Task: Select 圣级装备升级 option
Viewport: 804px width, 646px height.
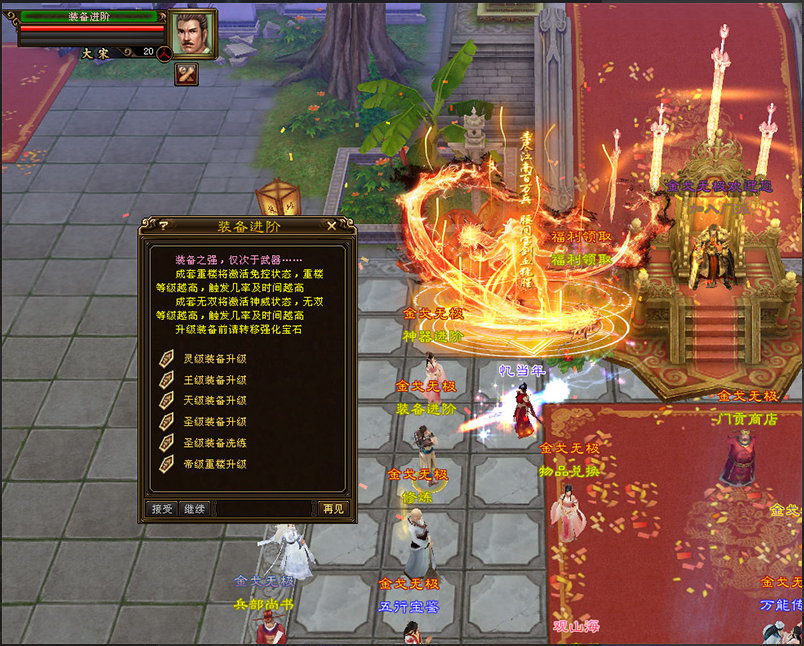Action: pos(214,422)
